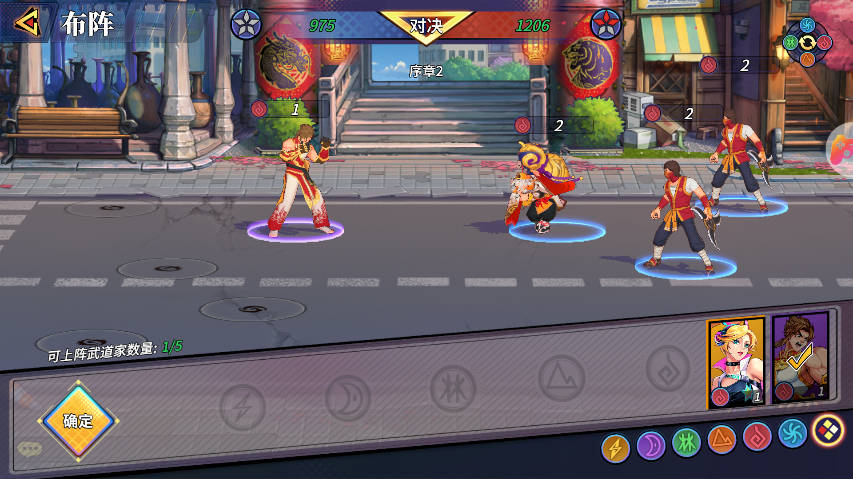Filter fighters by the green forest element
The image size is (853, 479).
[x=686, y=441]
